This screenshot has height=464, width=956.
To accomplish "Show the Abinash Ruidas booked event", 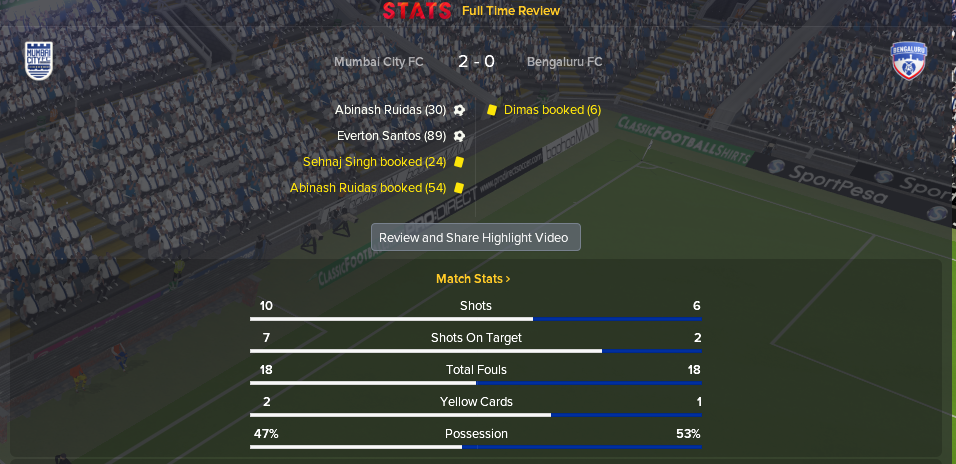I will click(368, 188).
